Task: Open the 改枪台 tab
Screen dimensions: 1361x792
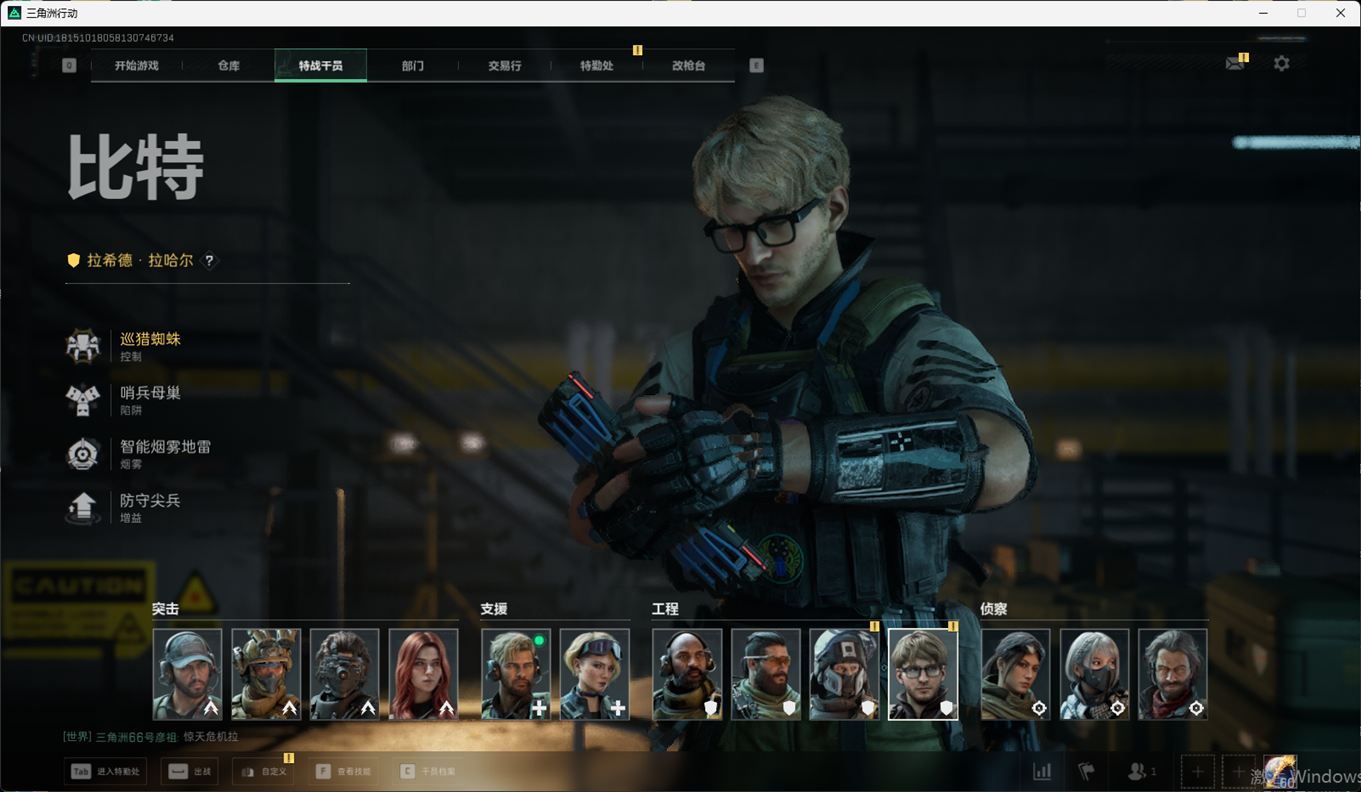Action: [x=688, y=66]
